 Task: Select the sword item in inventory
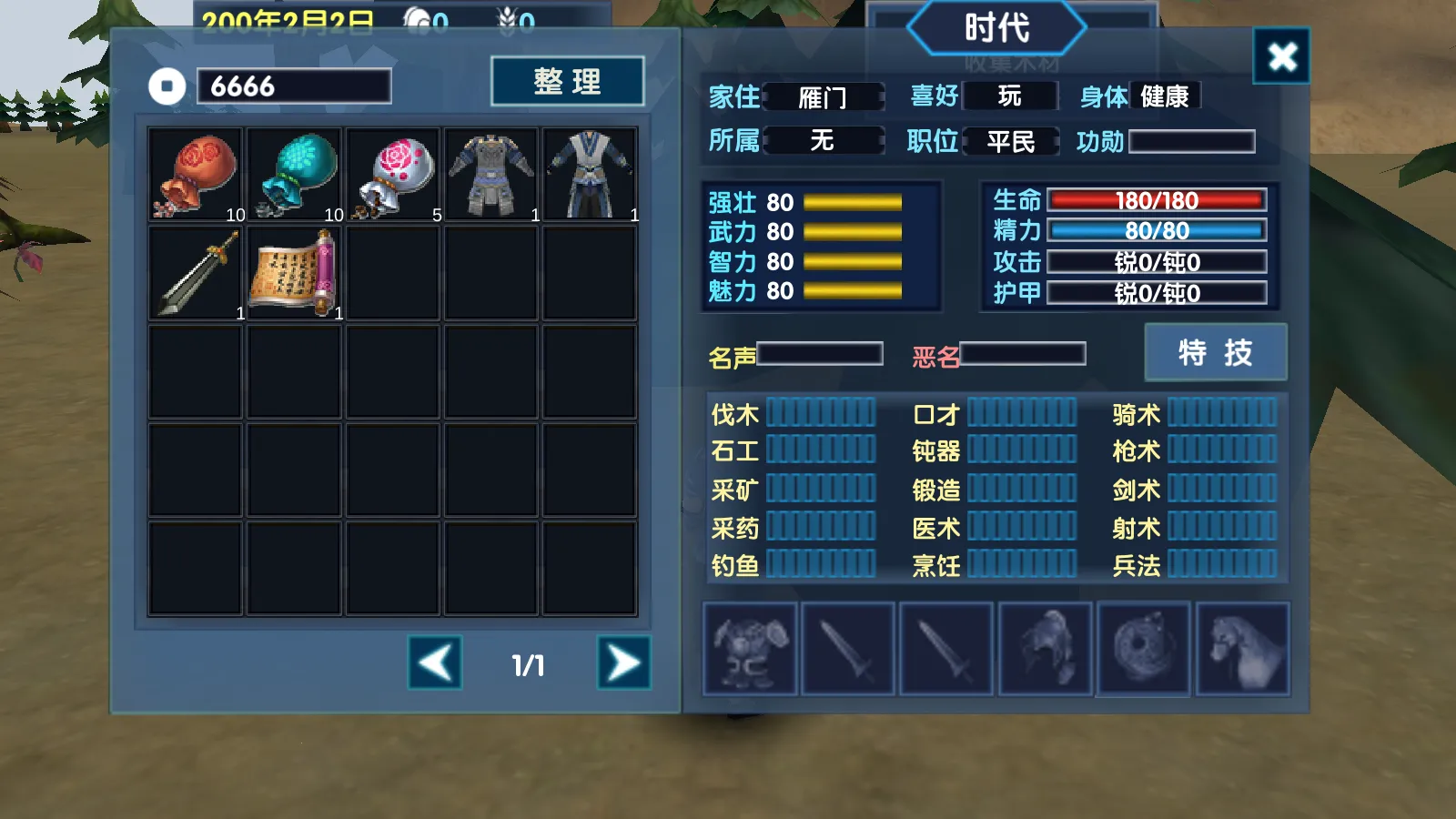point(196,273)
